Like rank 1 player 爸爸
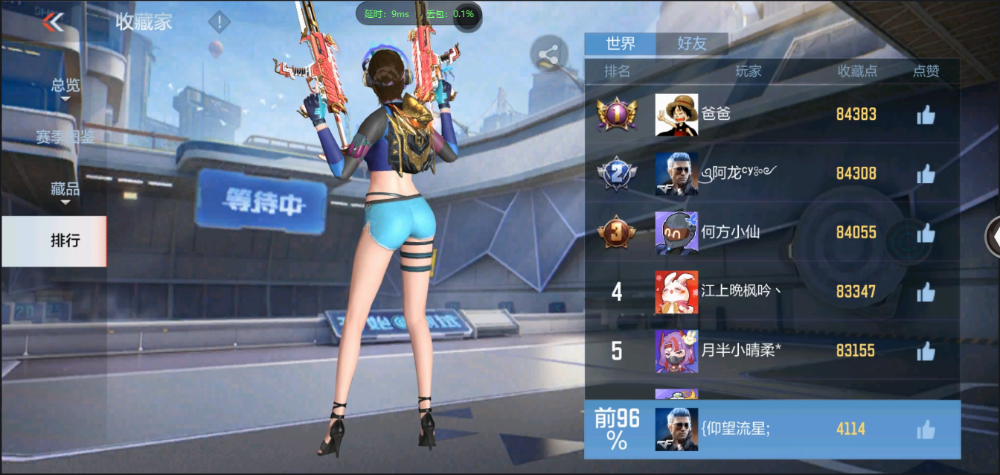1000x475 pixels. [926, 115]
